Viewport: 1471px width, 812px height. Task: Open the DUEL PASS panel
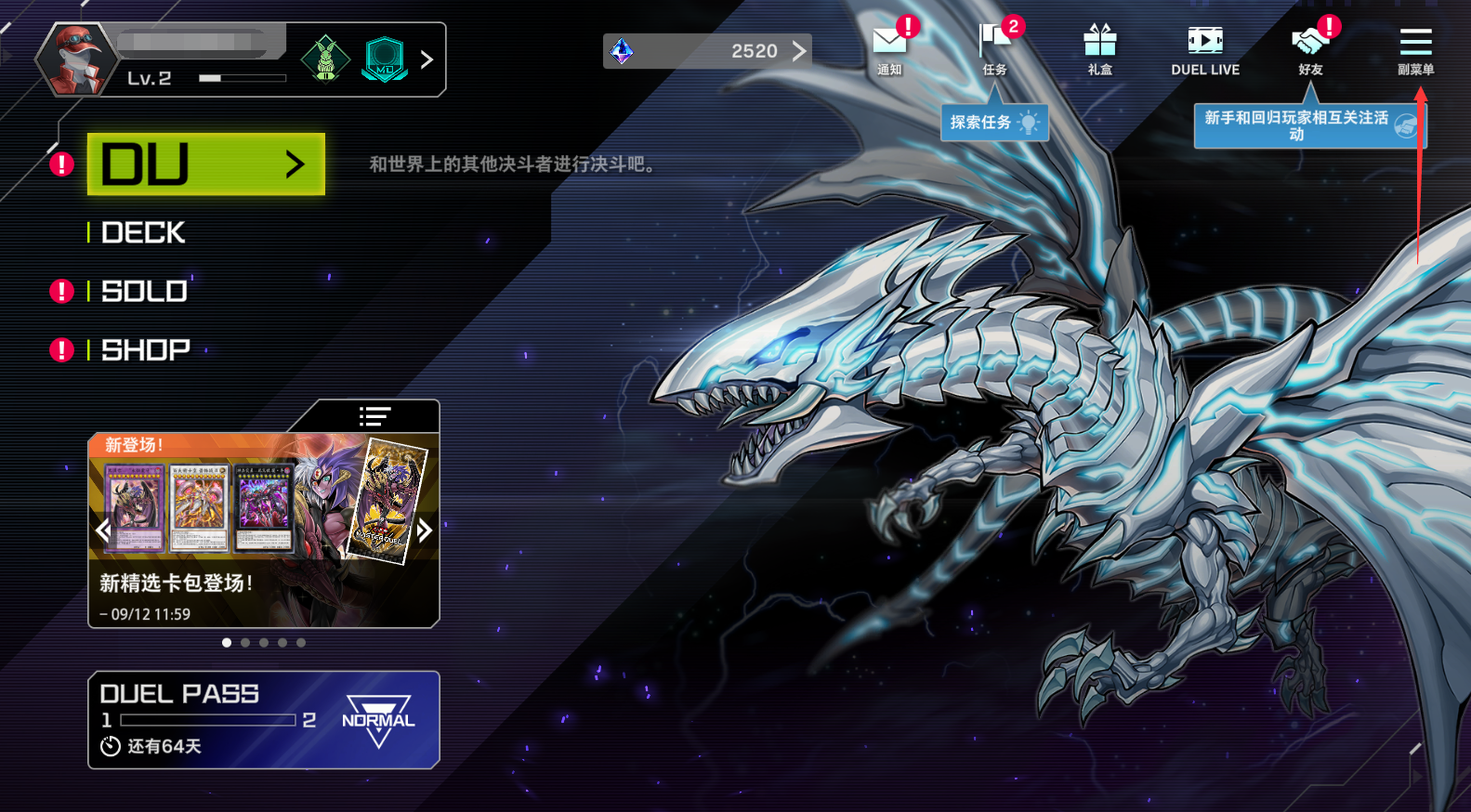(263, 720)
